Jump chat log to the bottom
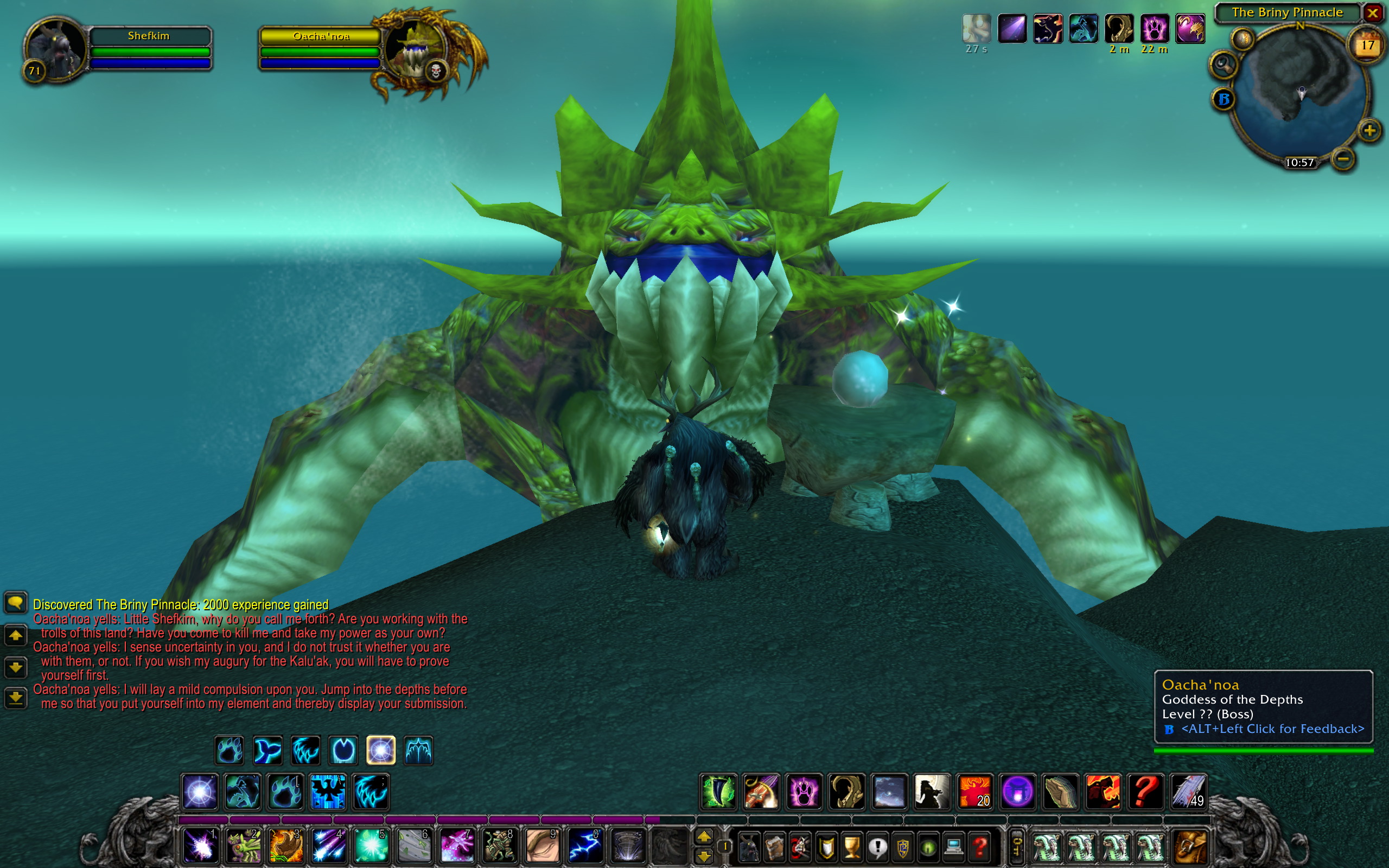Image resolution: width=1389 pixels, height=868 pixels. click(x=16, y=697)
